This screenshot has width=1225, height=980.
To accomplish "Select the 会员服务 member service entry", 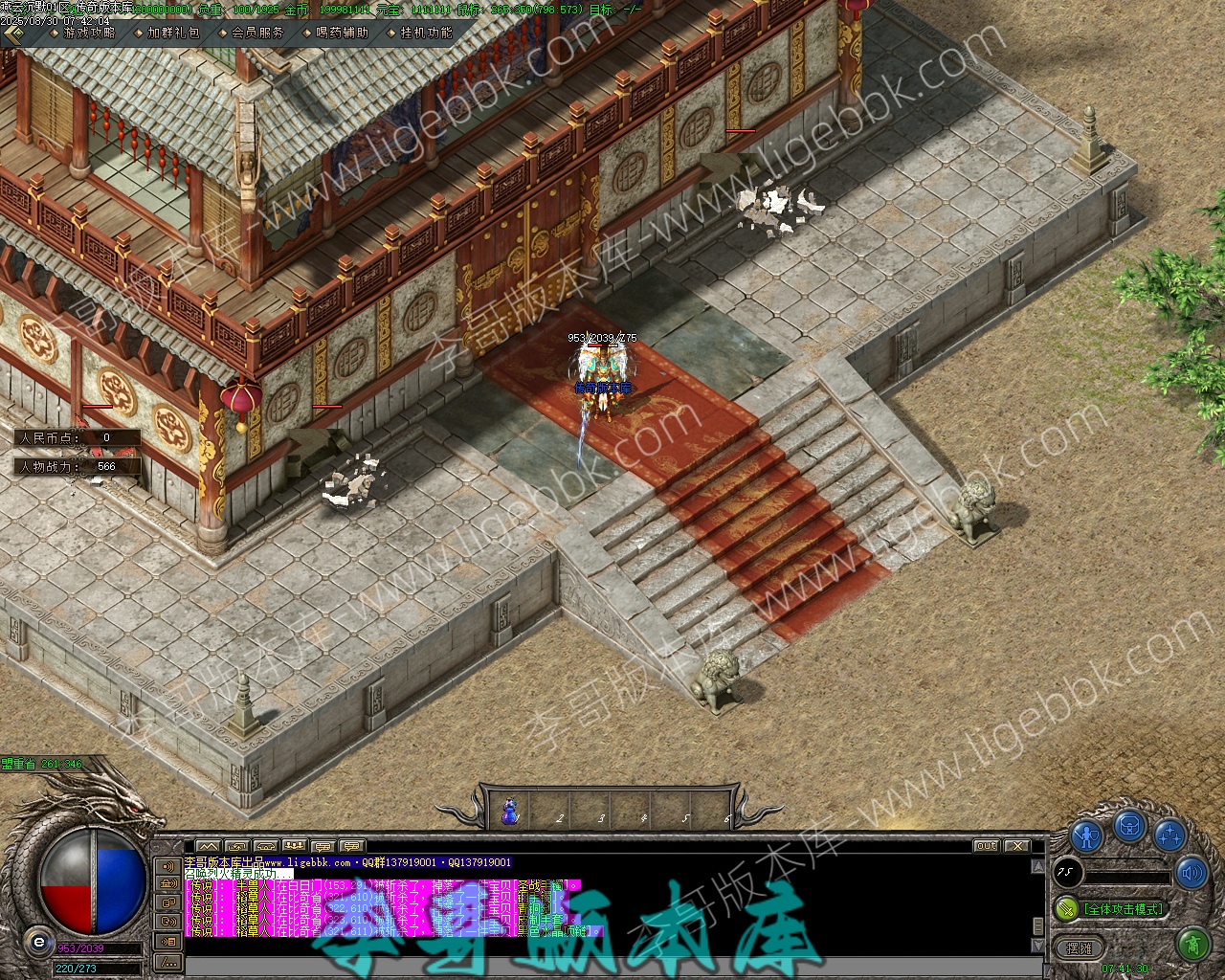I will [x=257, y=33].
